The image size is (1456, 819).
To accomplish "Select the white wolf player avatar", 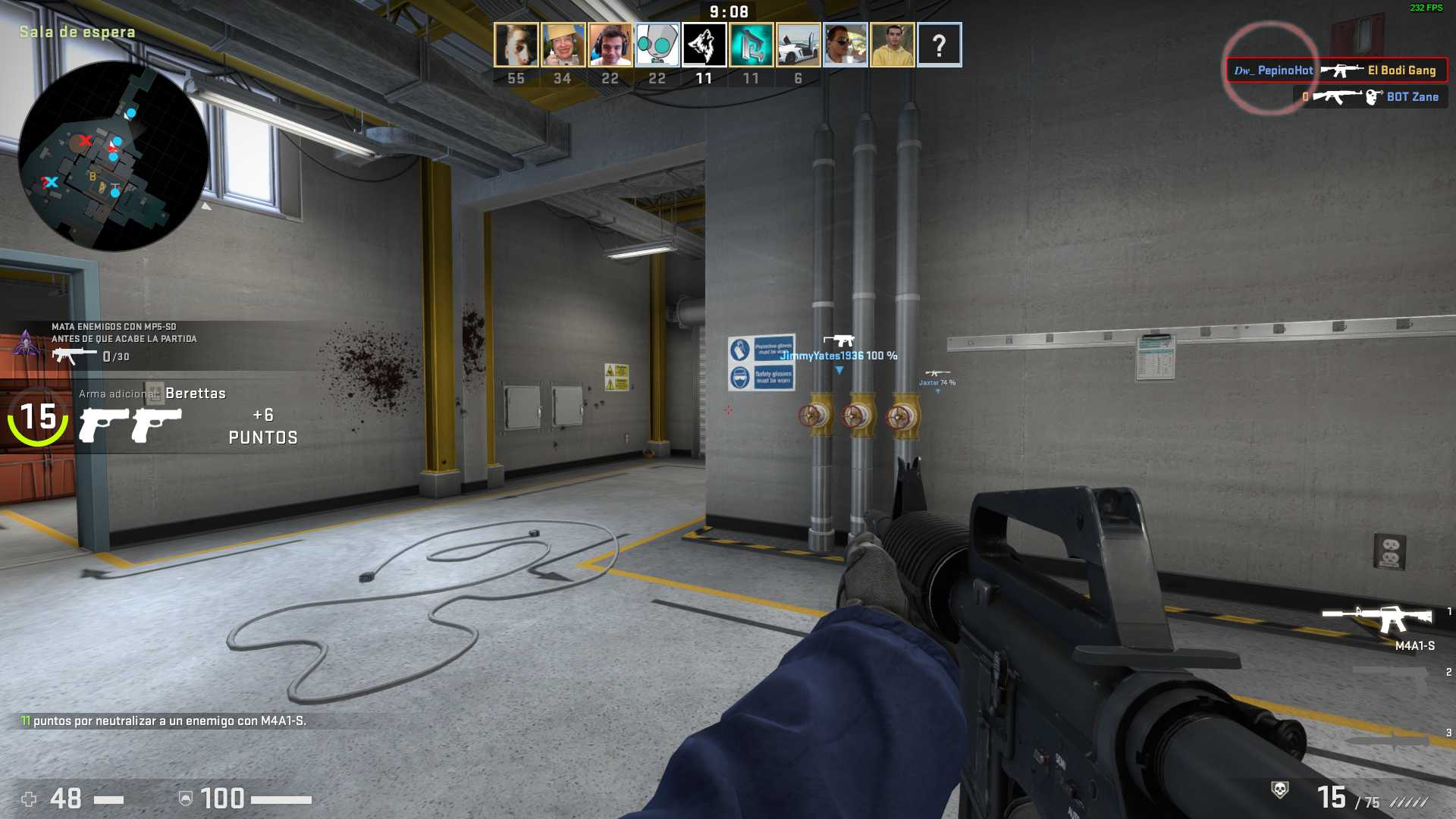I will pos(704,45).
